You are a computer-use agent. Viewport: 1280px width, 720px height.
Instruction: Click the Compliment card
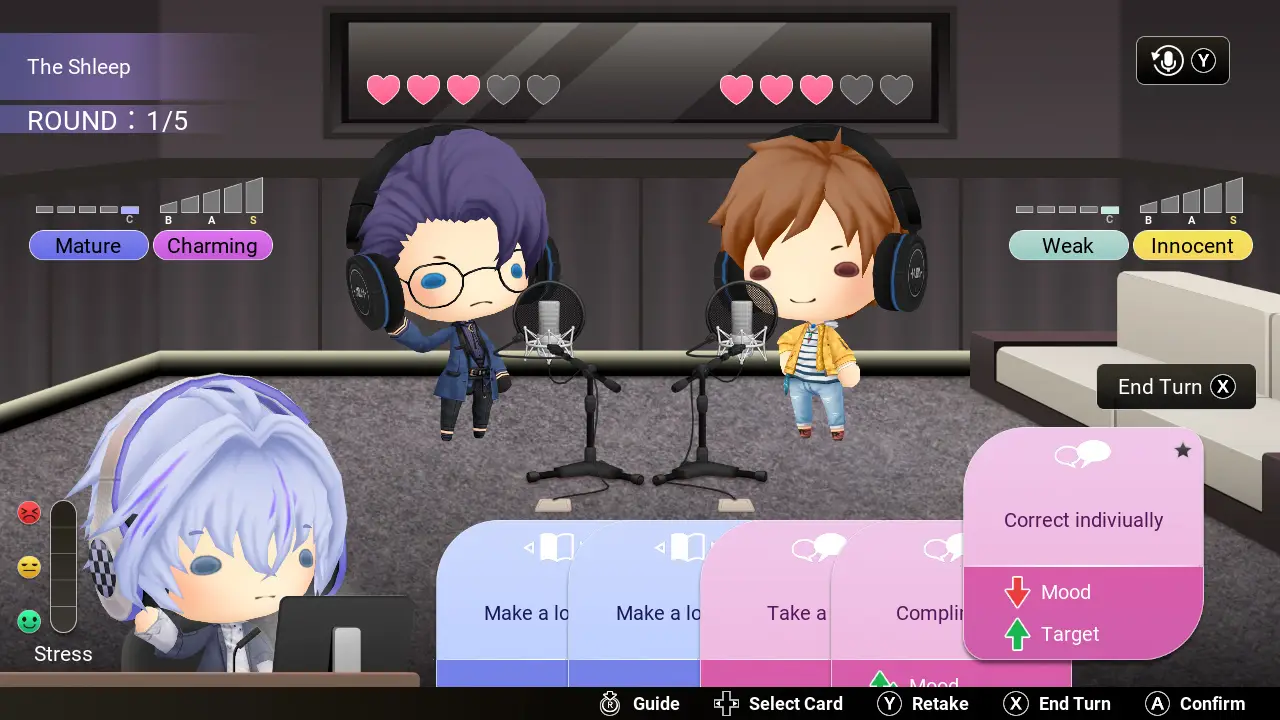coord(930,613)
